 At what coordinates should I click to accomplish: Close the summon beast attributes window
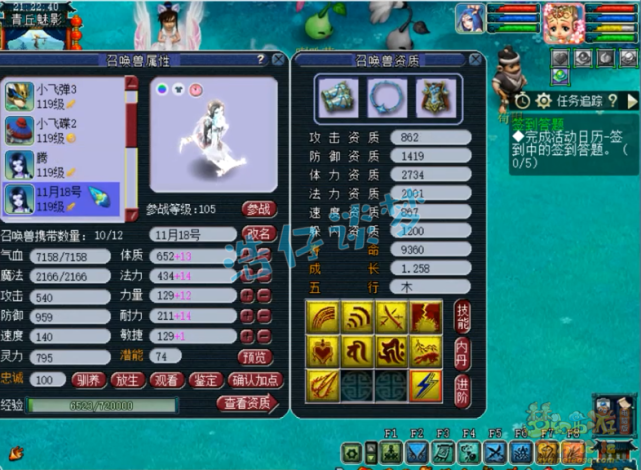(x=278, y=60)
